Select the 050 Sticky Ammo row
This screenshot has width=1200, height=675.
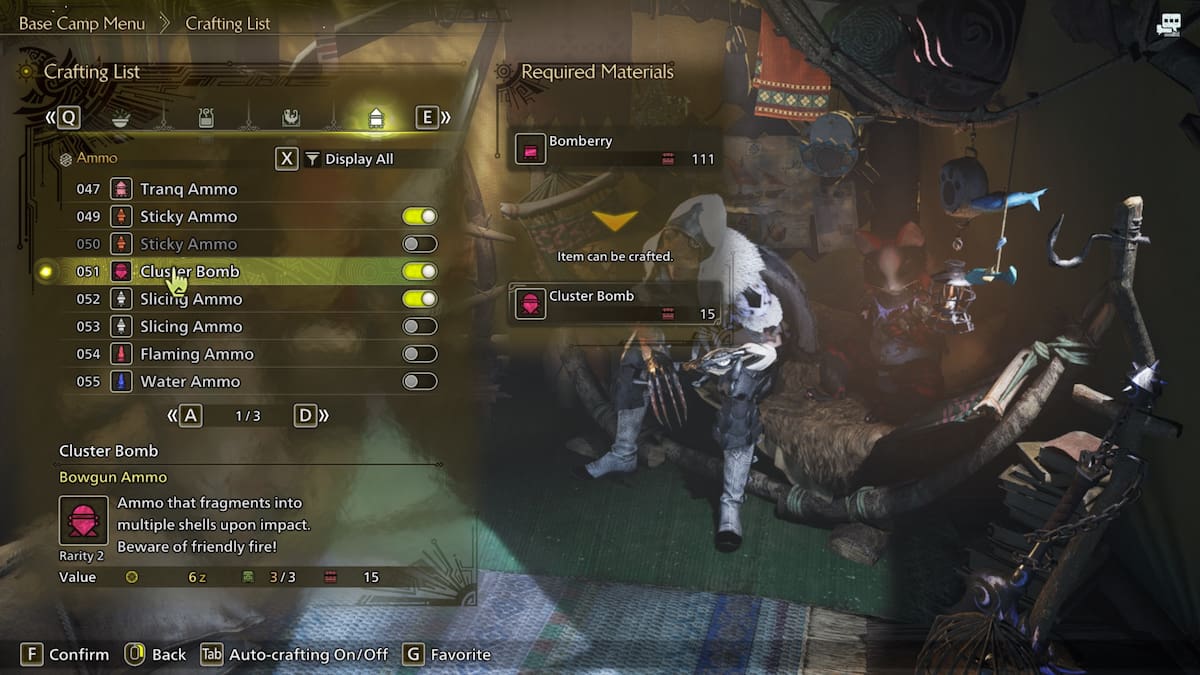188,244
